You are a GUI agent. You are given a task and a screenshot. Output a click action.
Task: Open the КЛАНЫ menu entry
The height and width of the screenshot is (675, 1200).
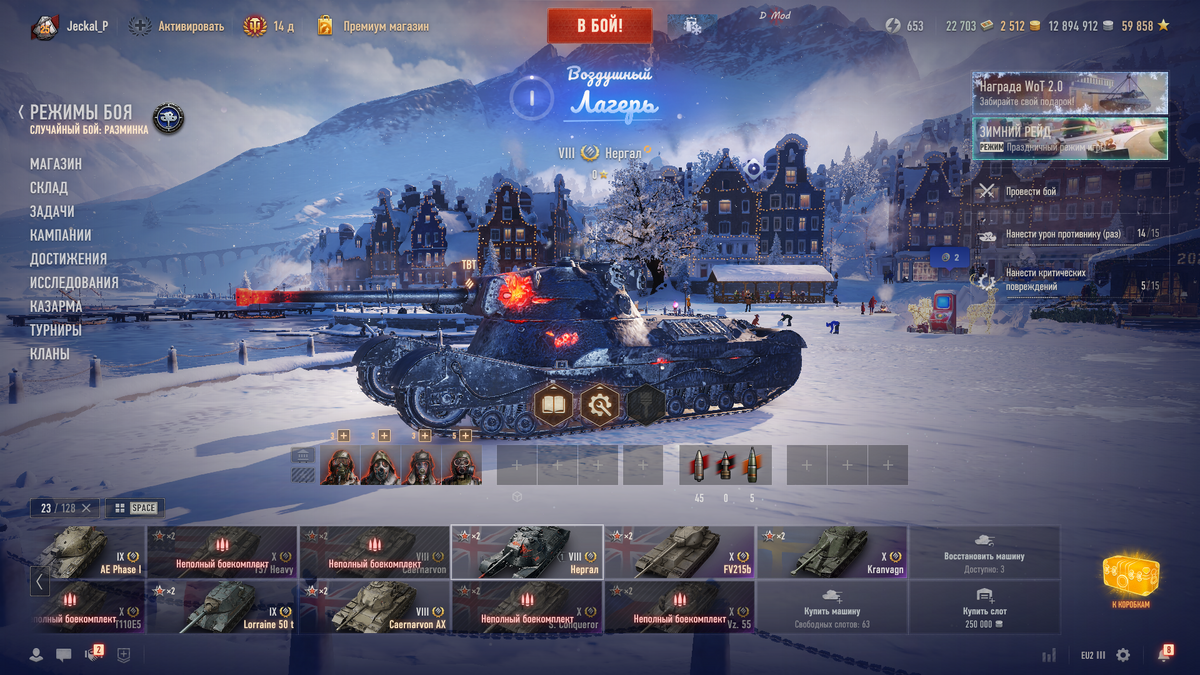(50, 354)
